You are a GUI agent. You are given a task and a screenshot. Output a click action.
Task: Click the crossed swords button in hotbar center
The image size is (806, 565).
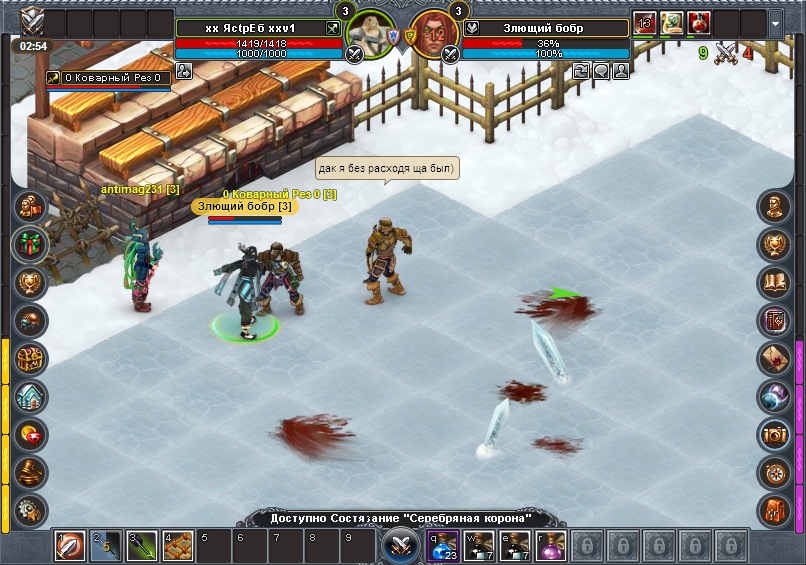pyautogui.click(x=402, y=546)
